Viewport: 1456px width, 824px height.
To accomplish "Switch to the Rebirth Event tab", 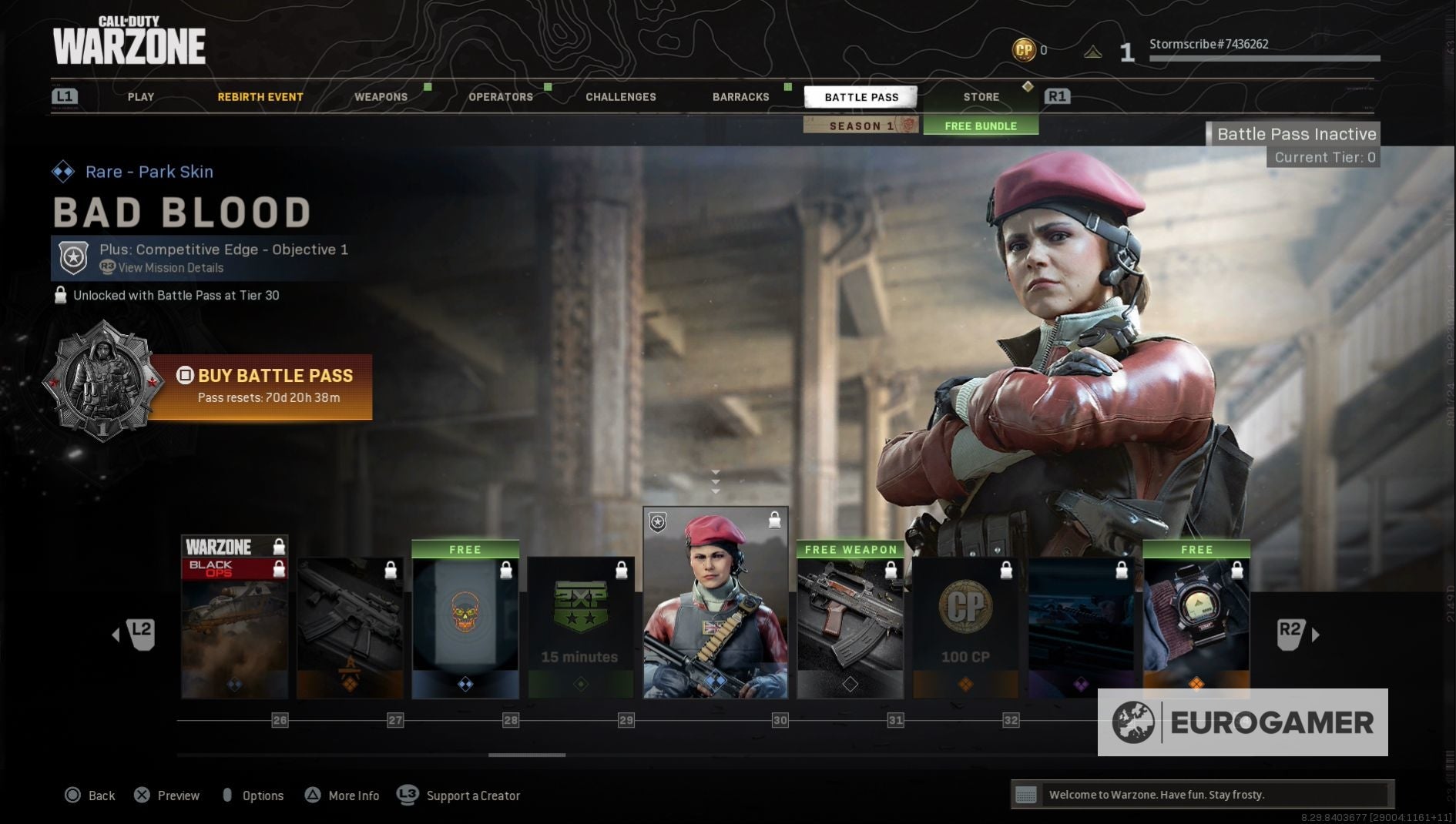I will point(260,97).
